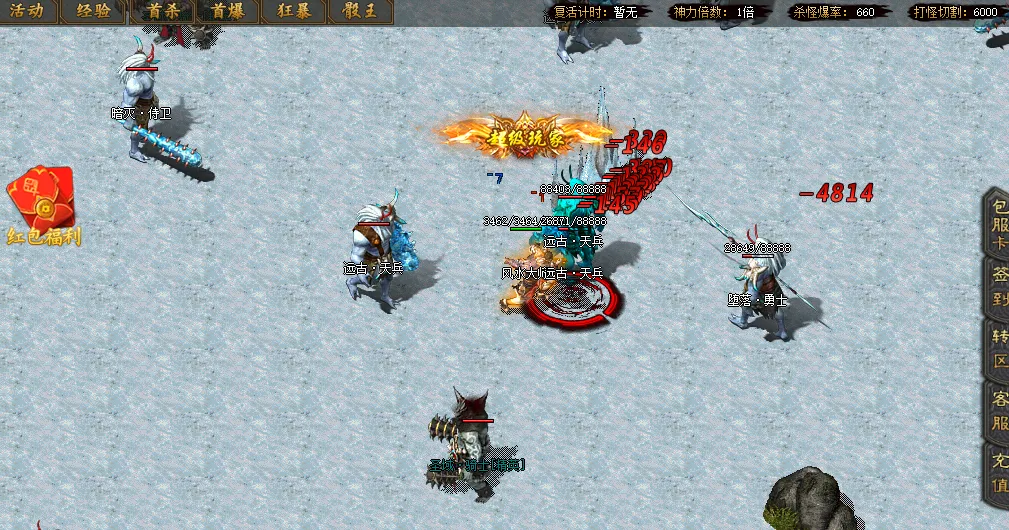This screenshot has height=530, width=1009.
Task: Claim the 红包福利 red envelope bonus
Action: [x=42, y=207]
